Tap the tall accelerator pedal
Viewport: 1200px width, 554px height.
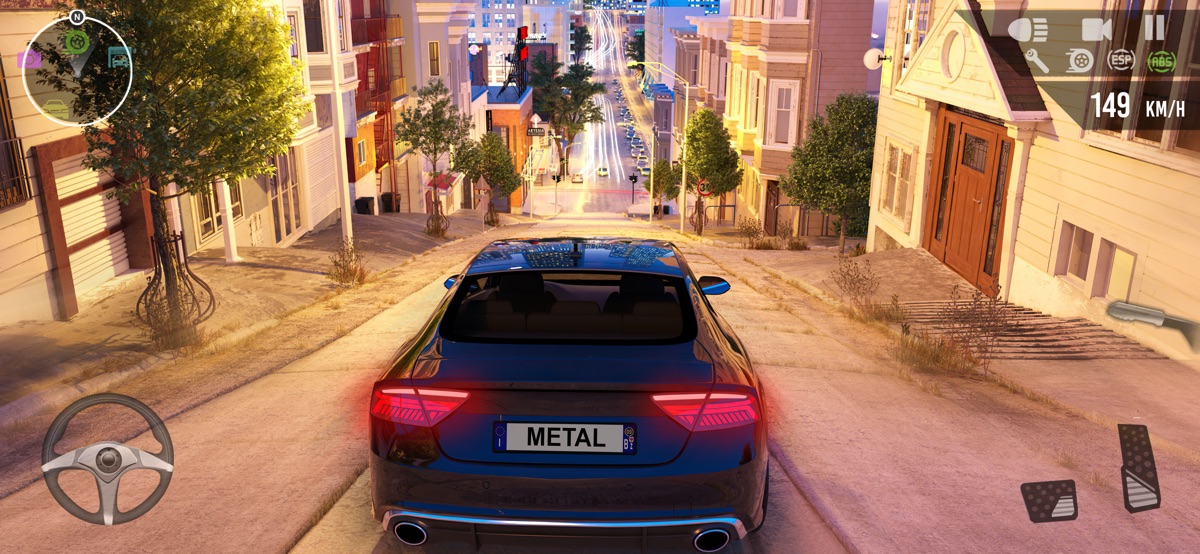tap(1138, 468)
